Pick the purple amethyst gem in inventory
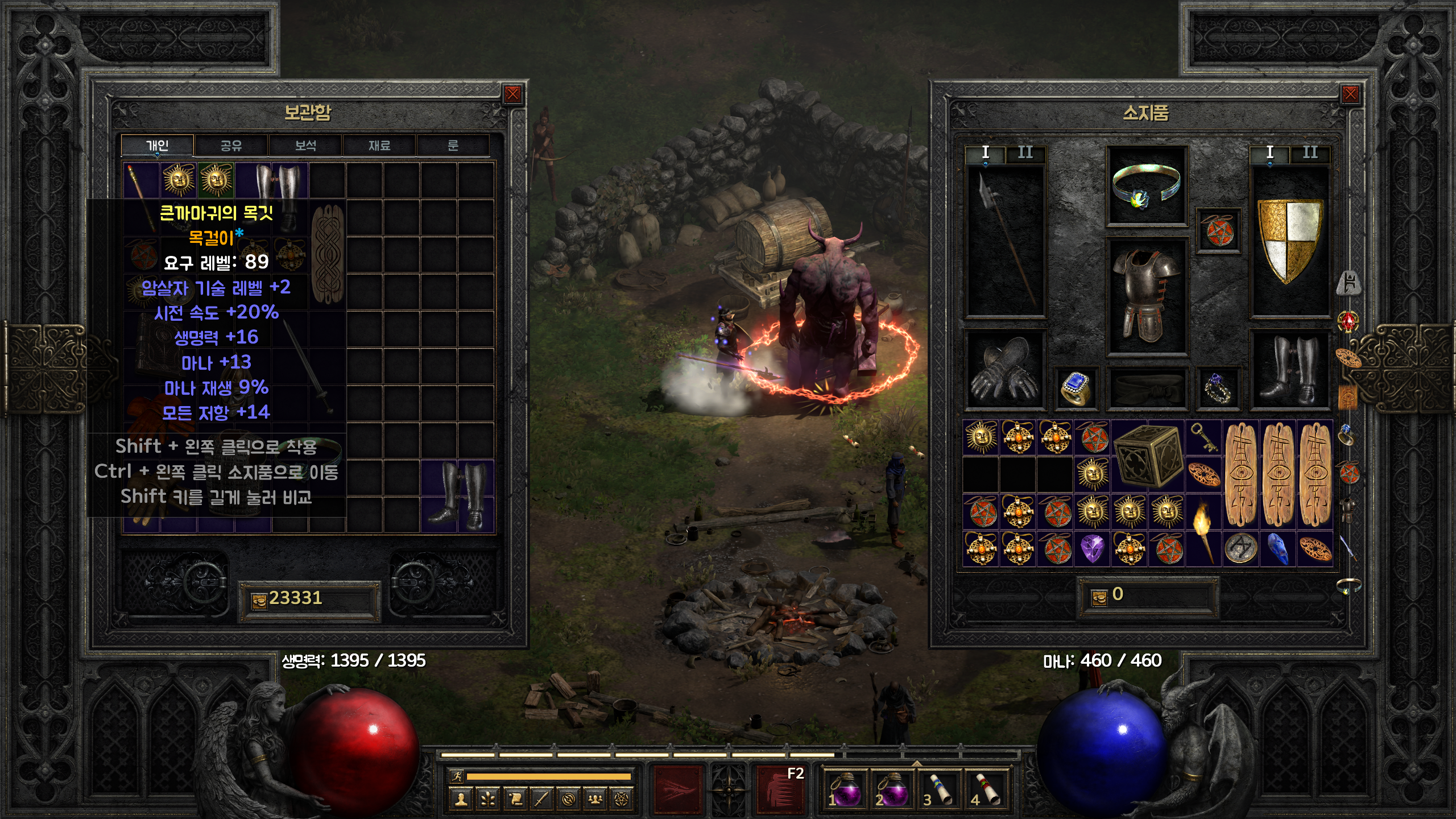The width and height of the screenshot is (1456, 819). pos(1092,549)
